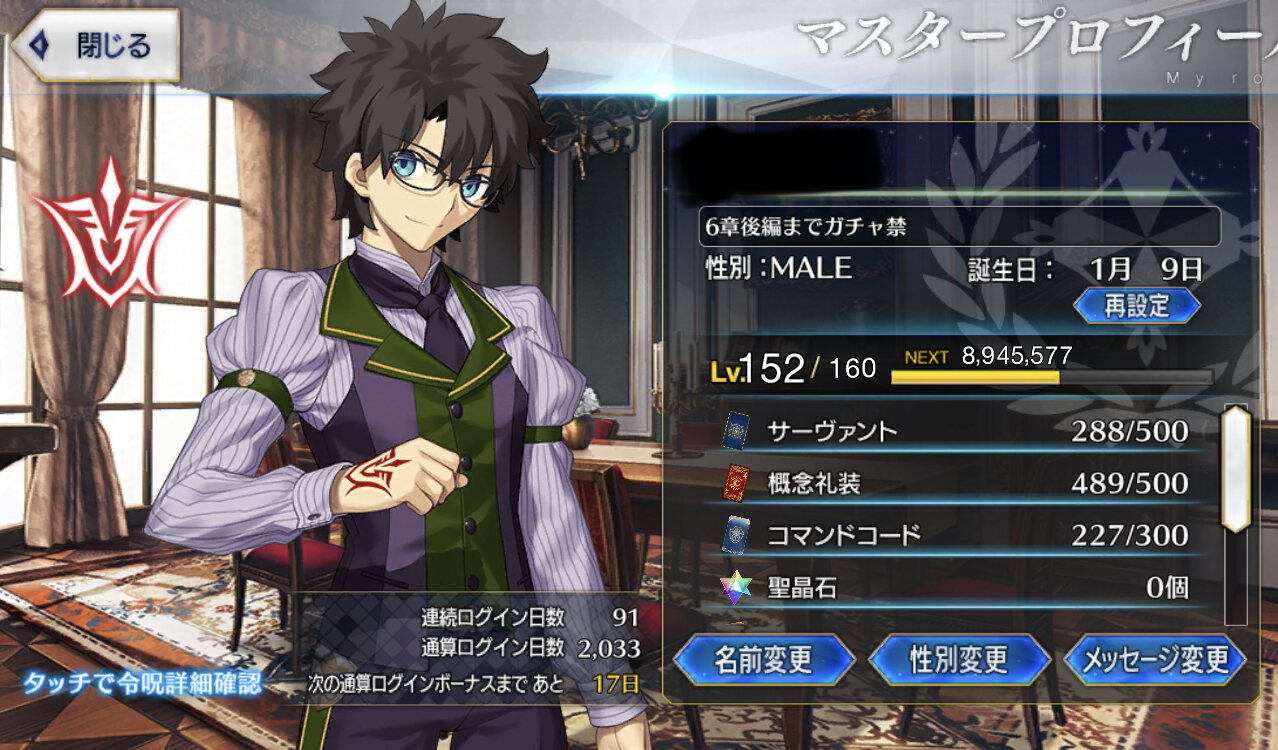The width and height of the screenshot is (1278, 750).
Task: Select the 性別変更 gender change button
Action: pos(958,659)
